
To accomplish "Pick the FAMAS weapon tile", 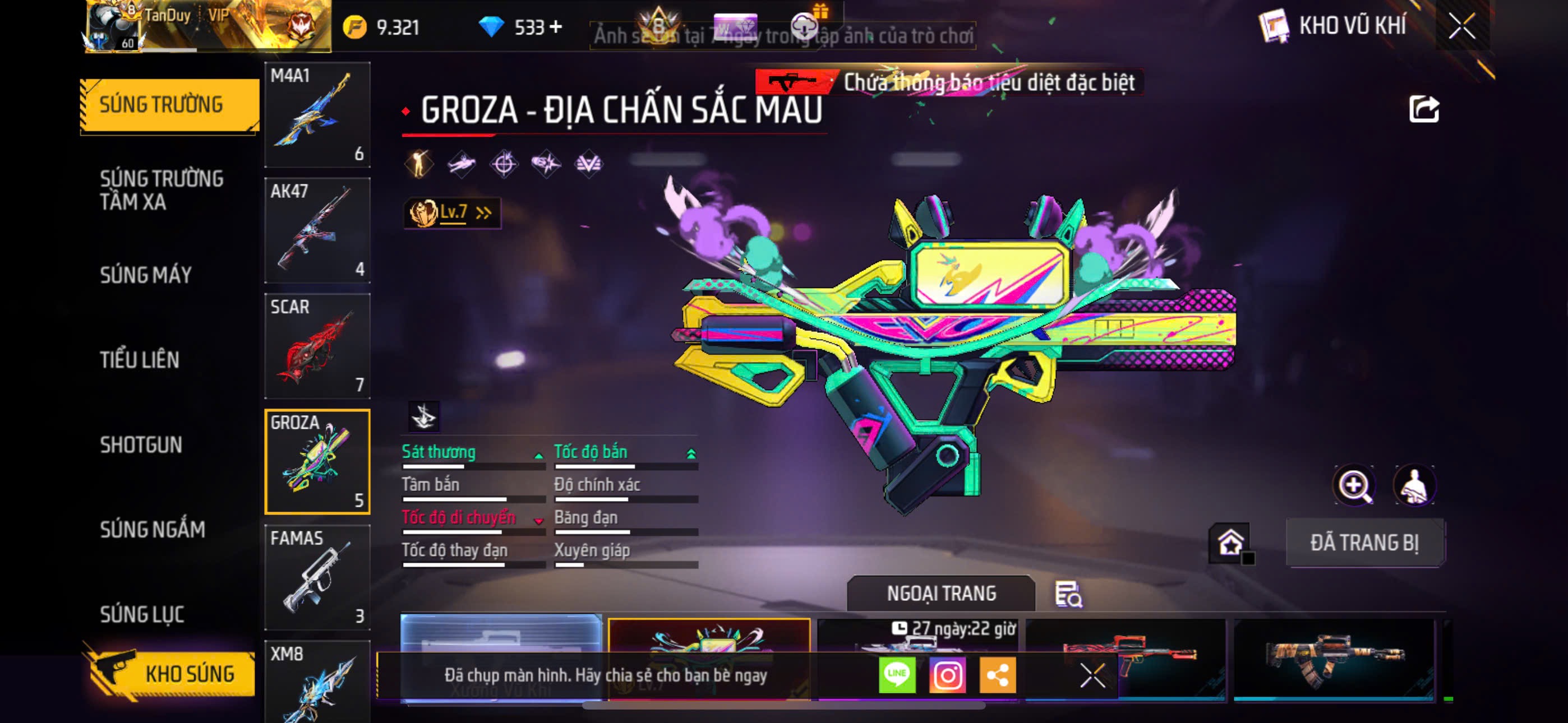I will tap(317, 577).
